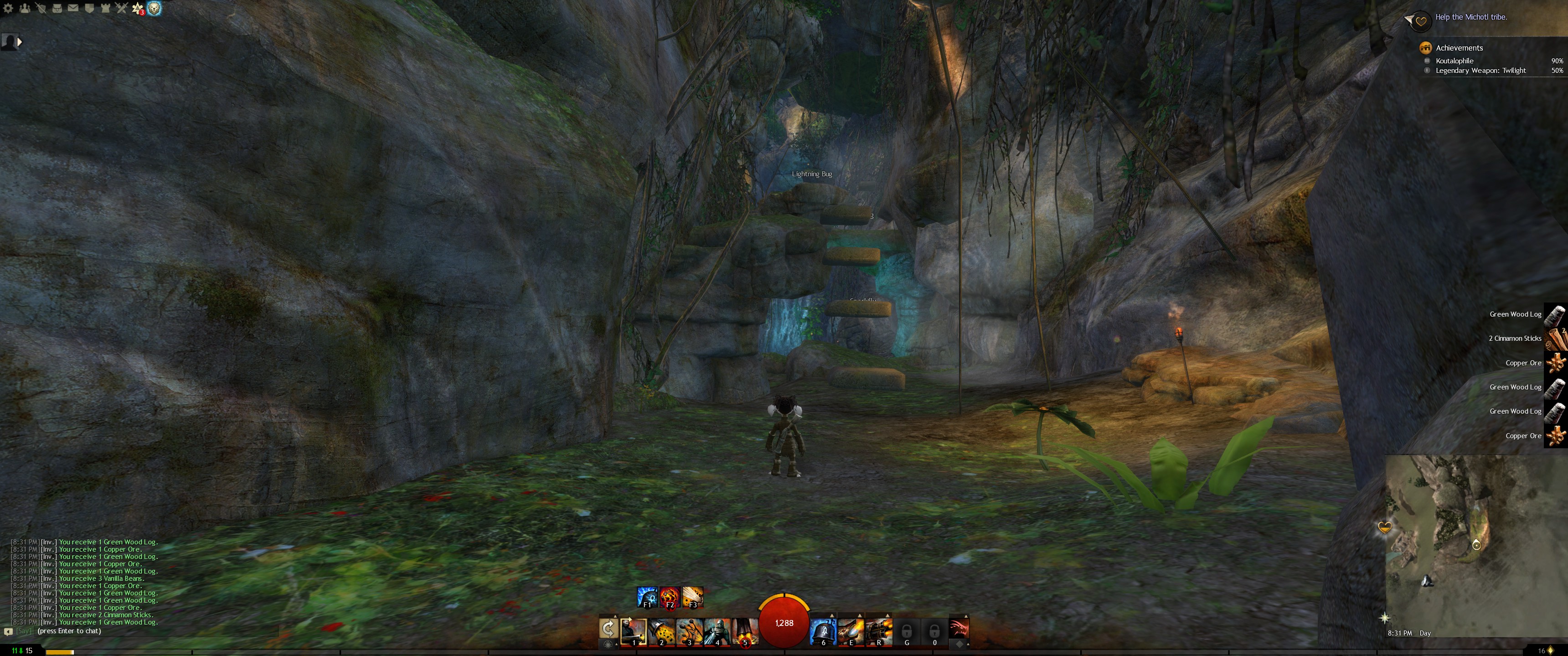Open the guild shield icon
This screenshot has height=656, width=1568.
[x=89, y=9]
